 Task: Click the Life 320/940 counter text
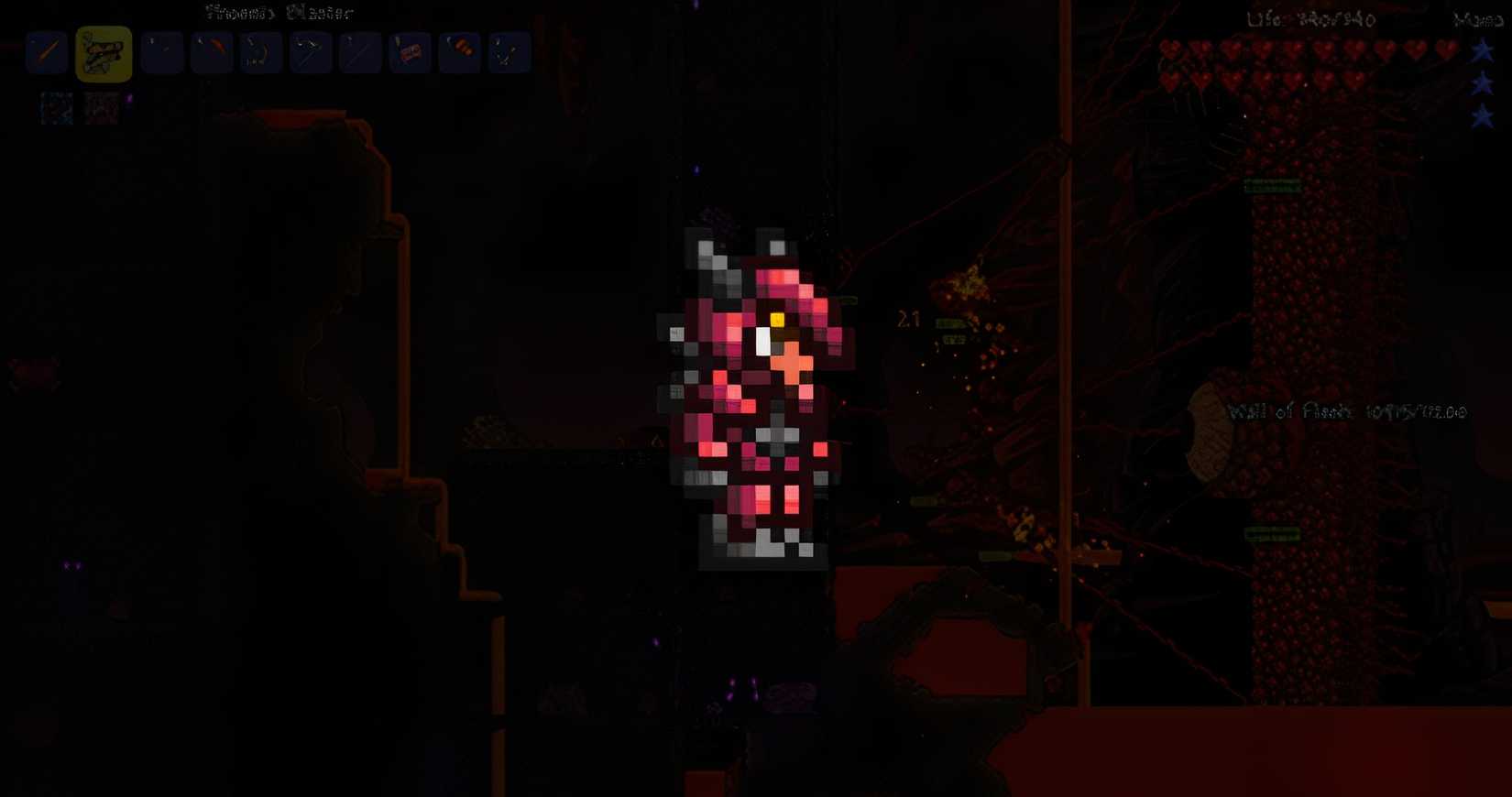(1310, 19)
